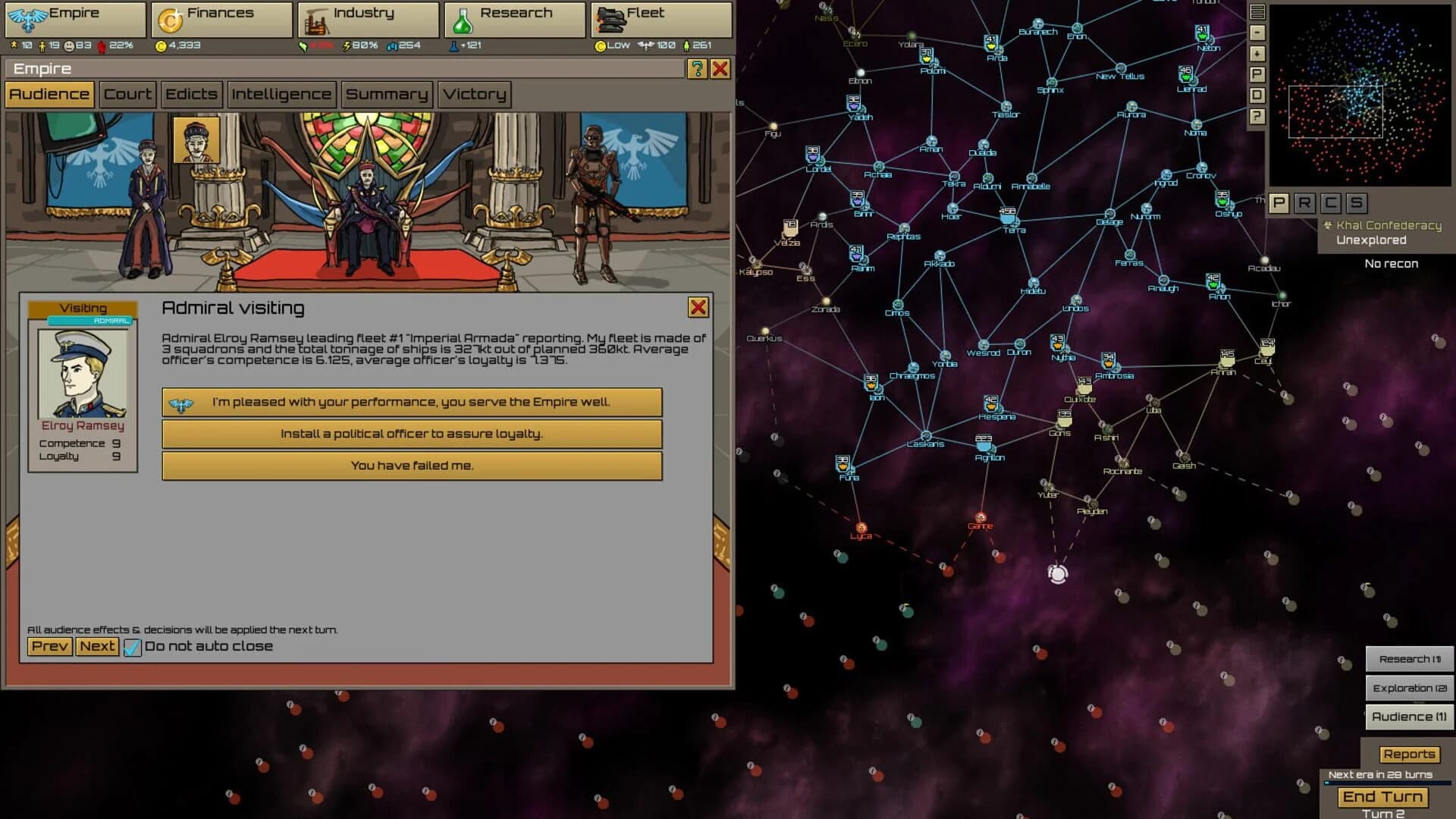The image size is (1456, 819).
Task: Toggle the 'Do not auto close' checkbox
Action: point(133,646)
